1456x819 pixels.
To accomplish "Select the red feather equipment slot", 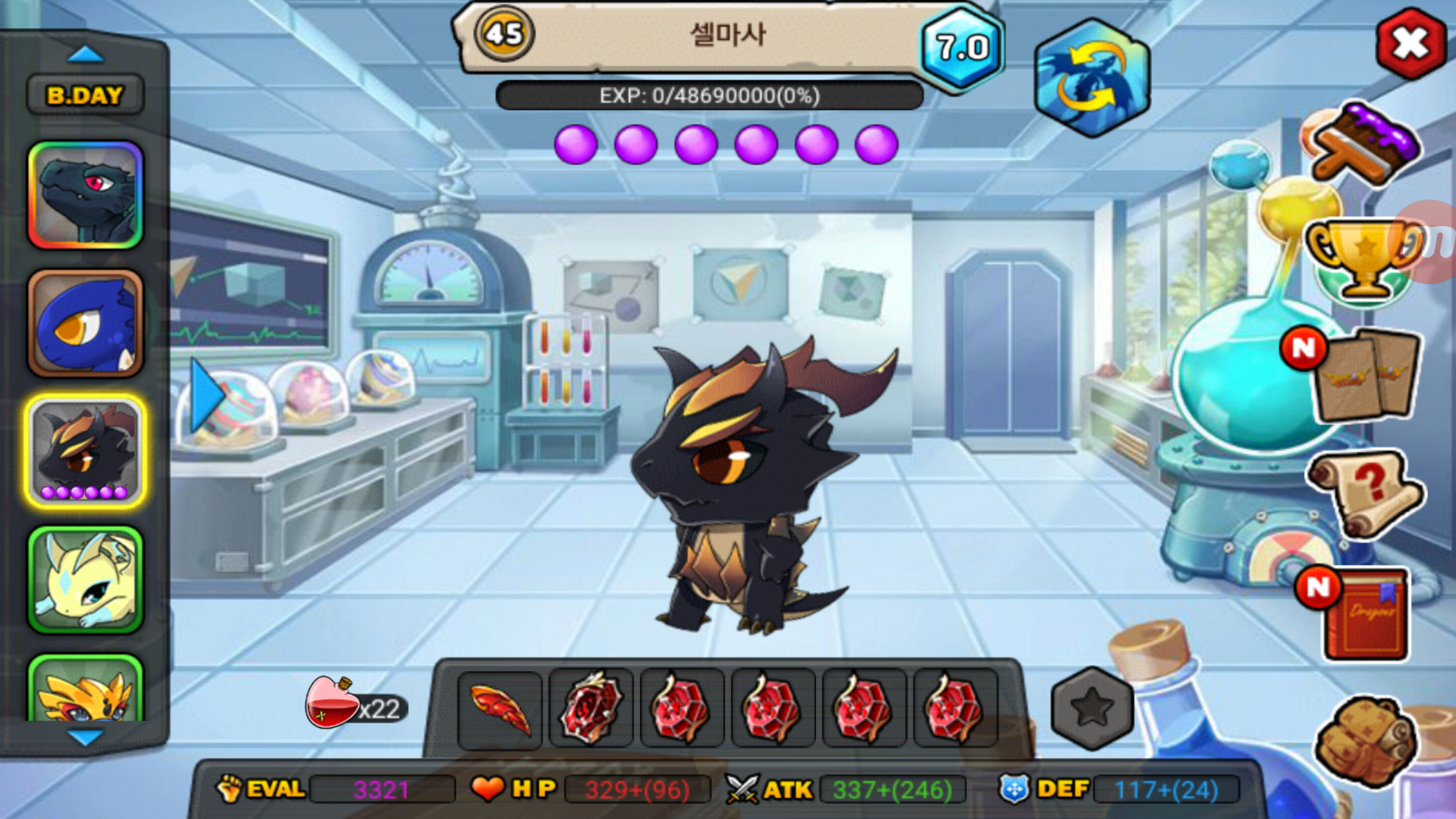I will pyautogui.click(x=500, y=710).
